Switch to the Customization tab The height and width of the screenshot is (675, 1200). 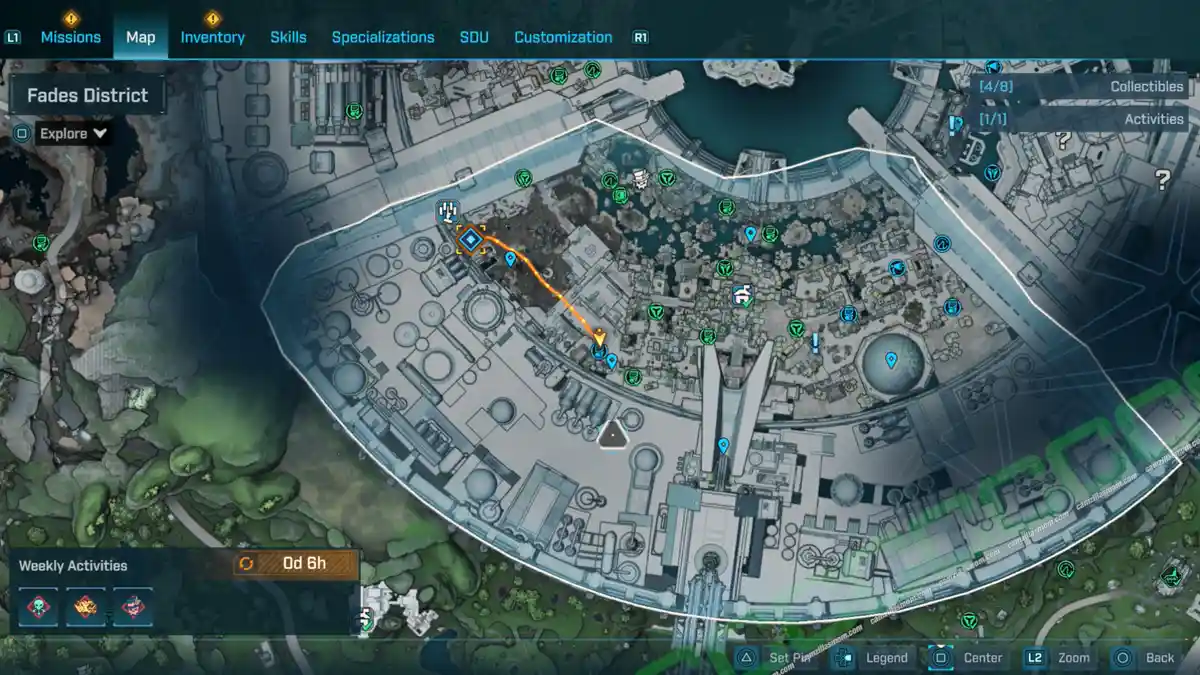point(563,37)
